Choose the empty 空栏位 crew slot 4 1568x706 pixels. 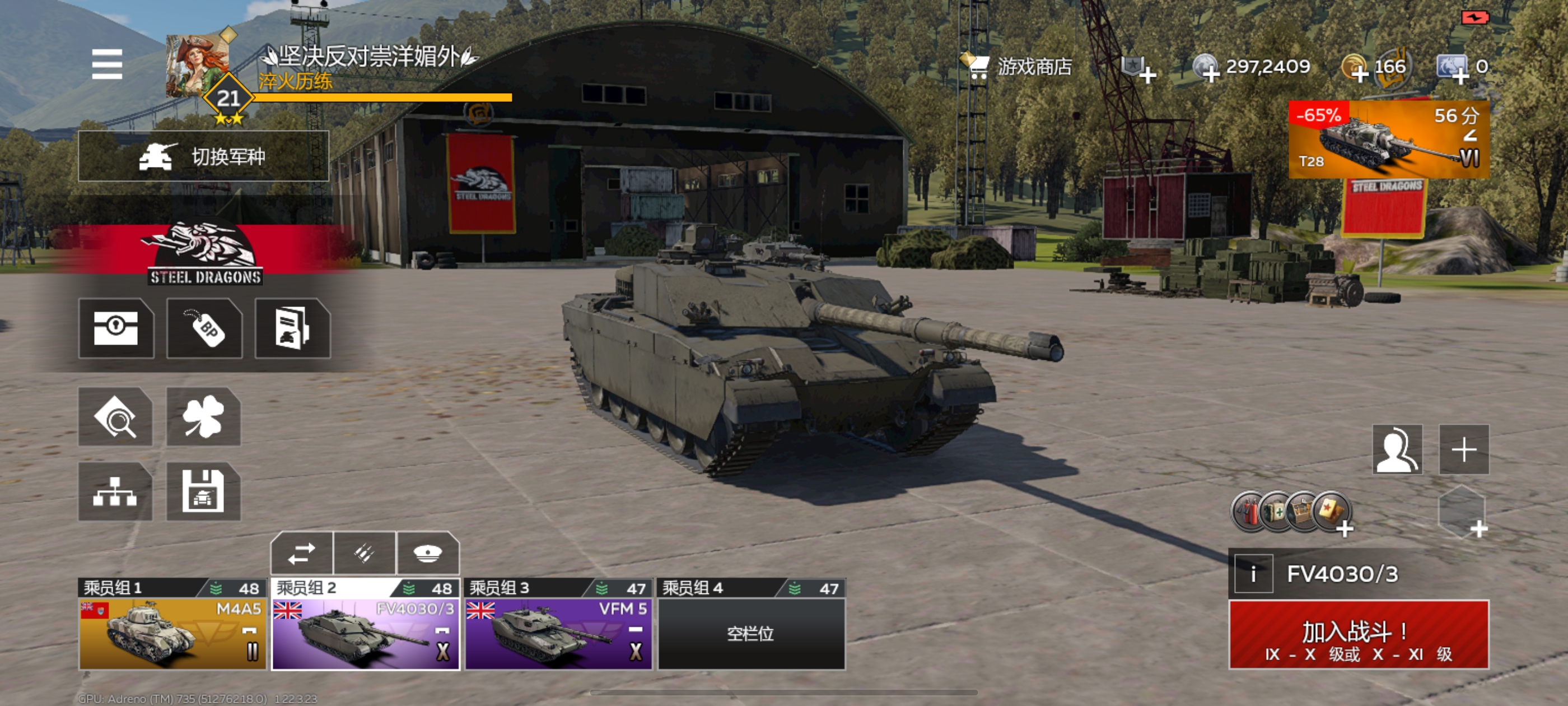751,634
